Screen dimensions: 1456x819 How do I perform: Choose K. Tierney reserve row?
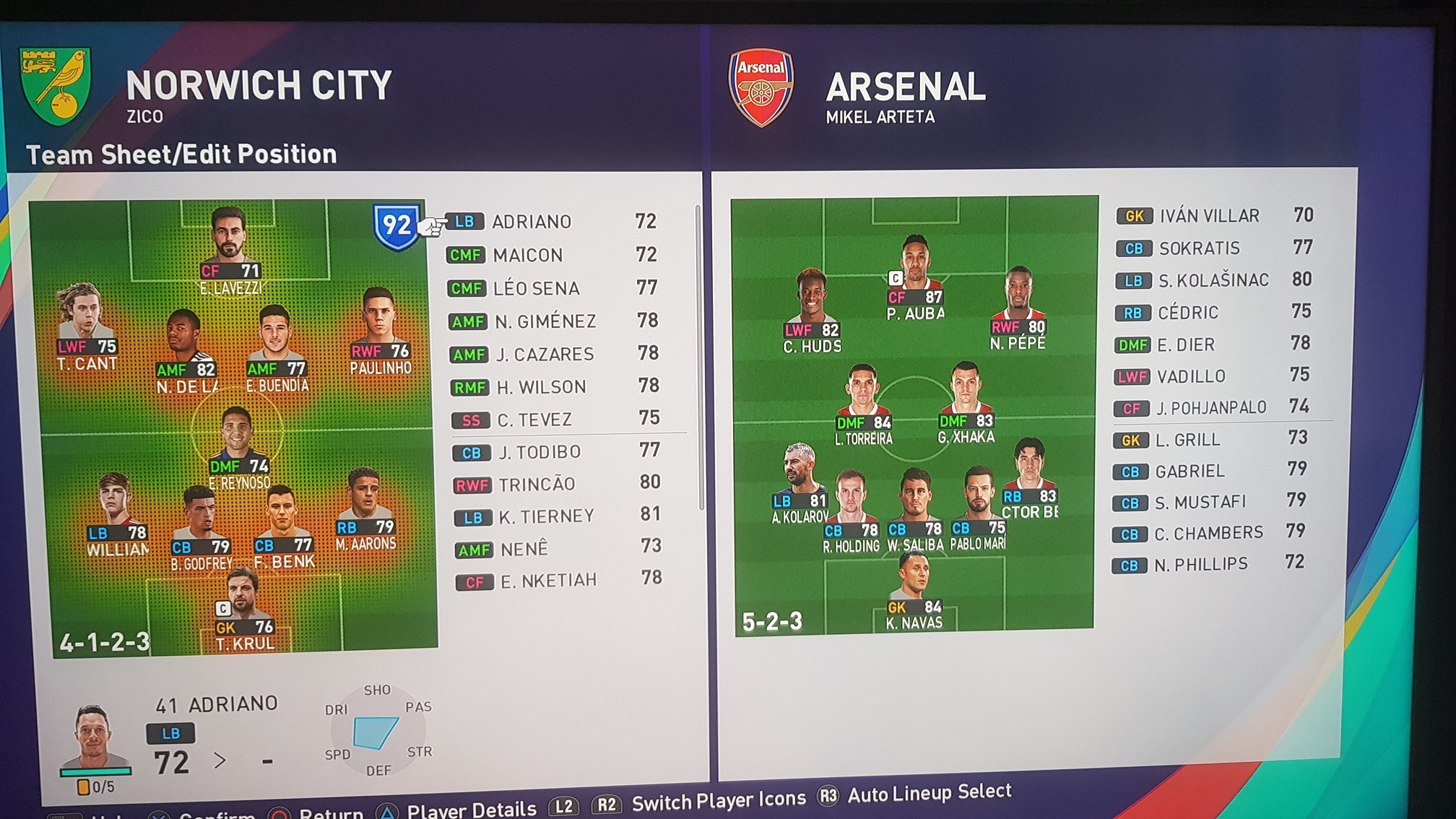point(547,516)
